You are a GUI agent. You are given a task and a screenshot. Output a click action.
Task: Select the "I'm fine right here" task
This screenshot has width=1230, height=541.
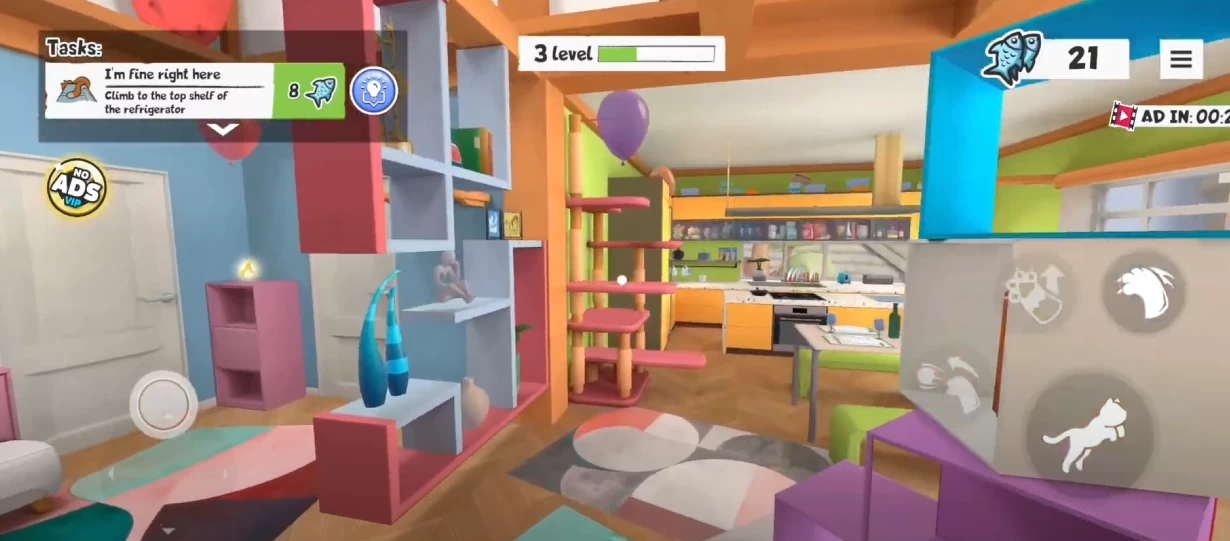[x=158, y=90]
